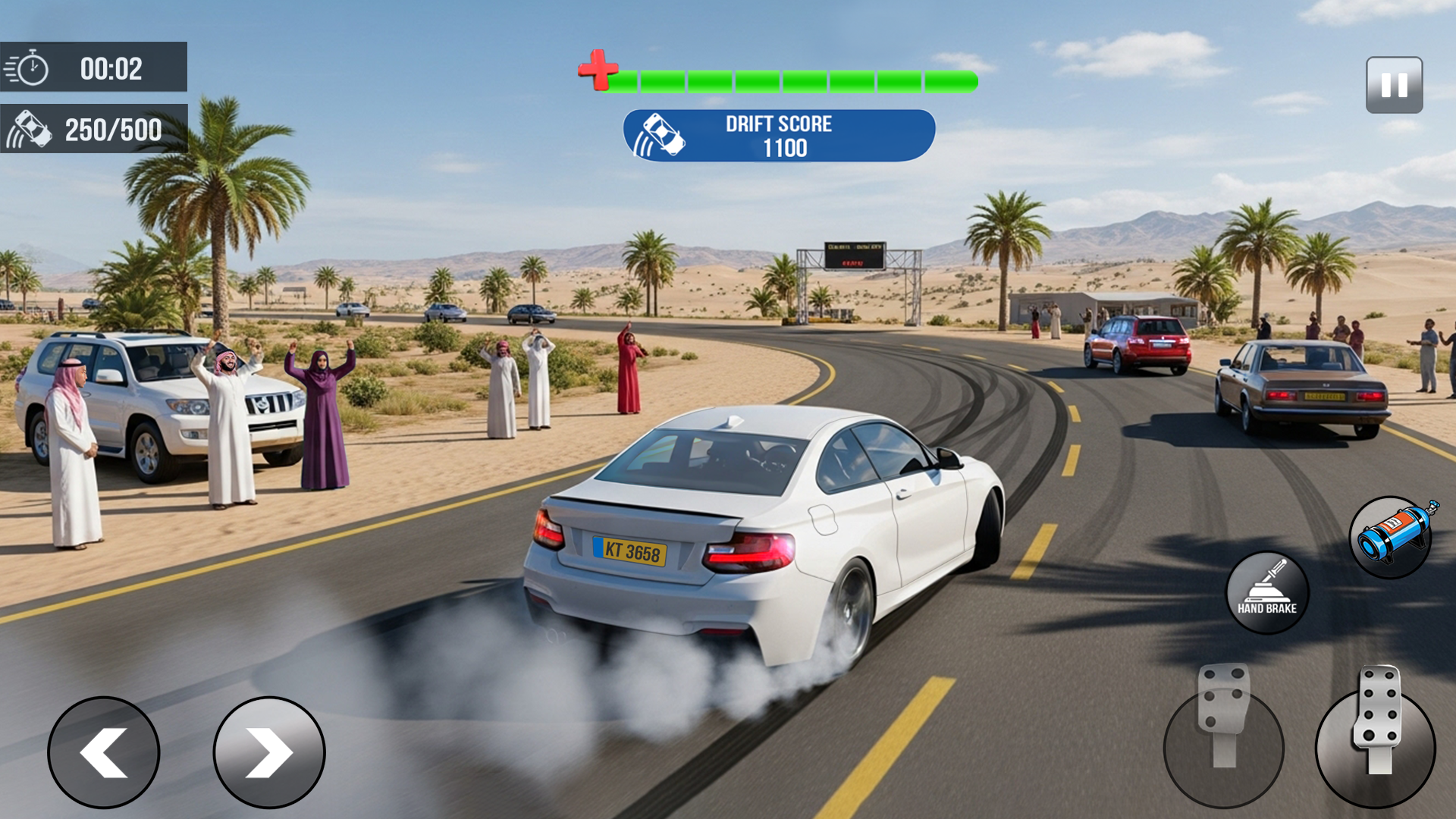Pull the Hand Brake button
This screenshot has height=819, width=1456.
point(1266,592)
